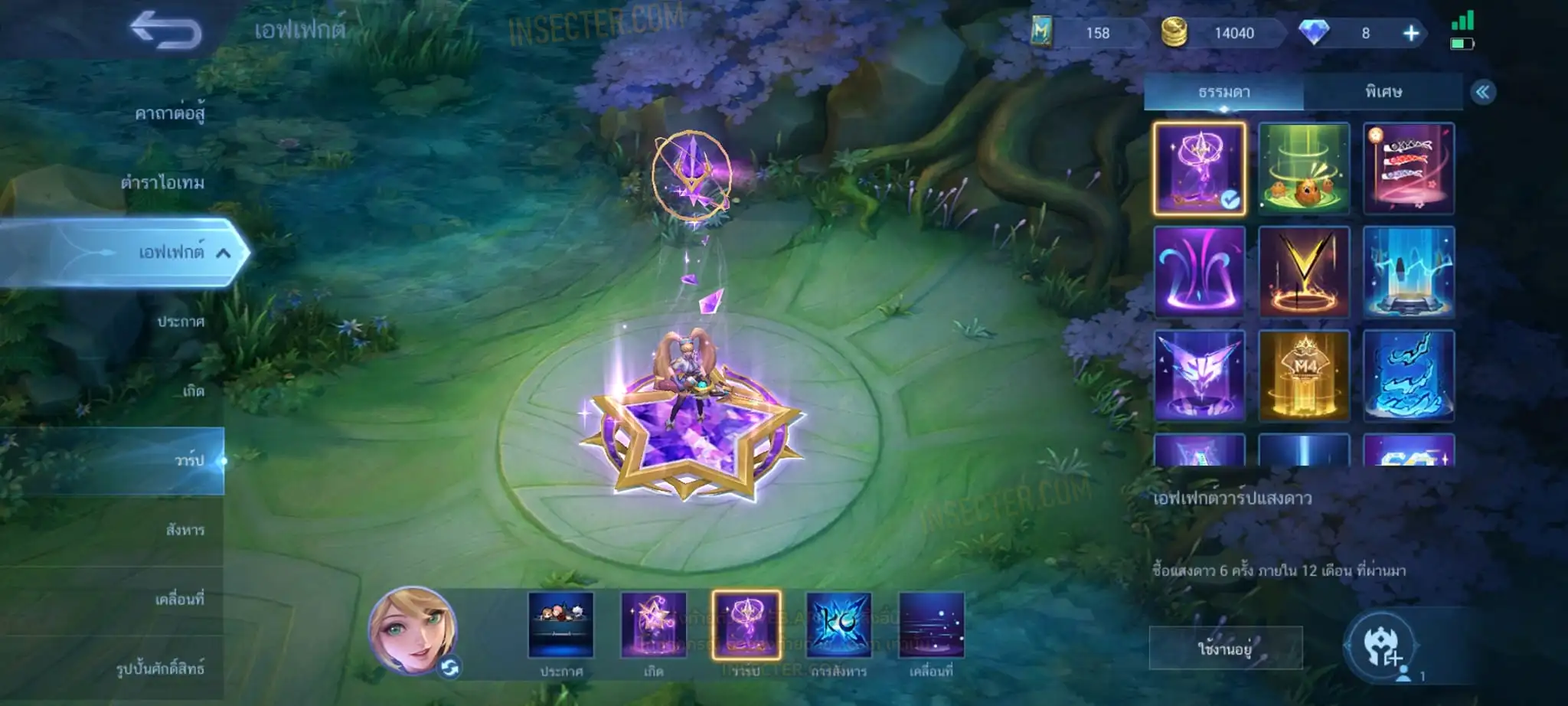Switch hero using the portrait swap icon
Screen dimensions: 1568x706
pos(449,668)
